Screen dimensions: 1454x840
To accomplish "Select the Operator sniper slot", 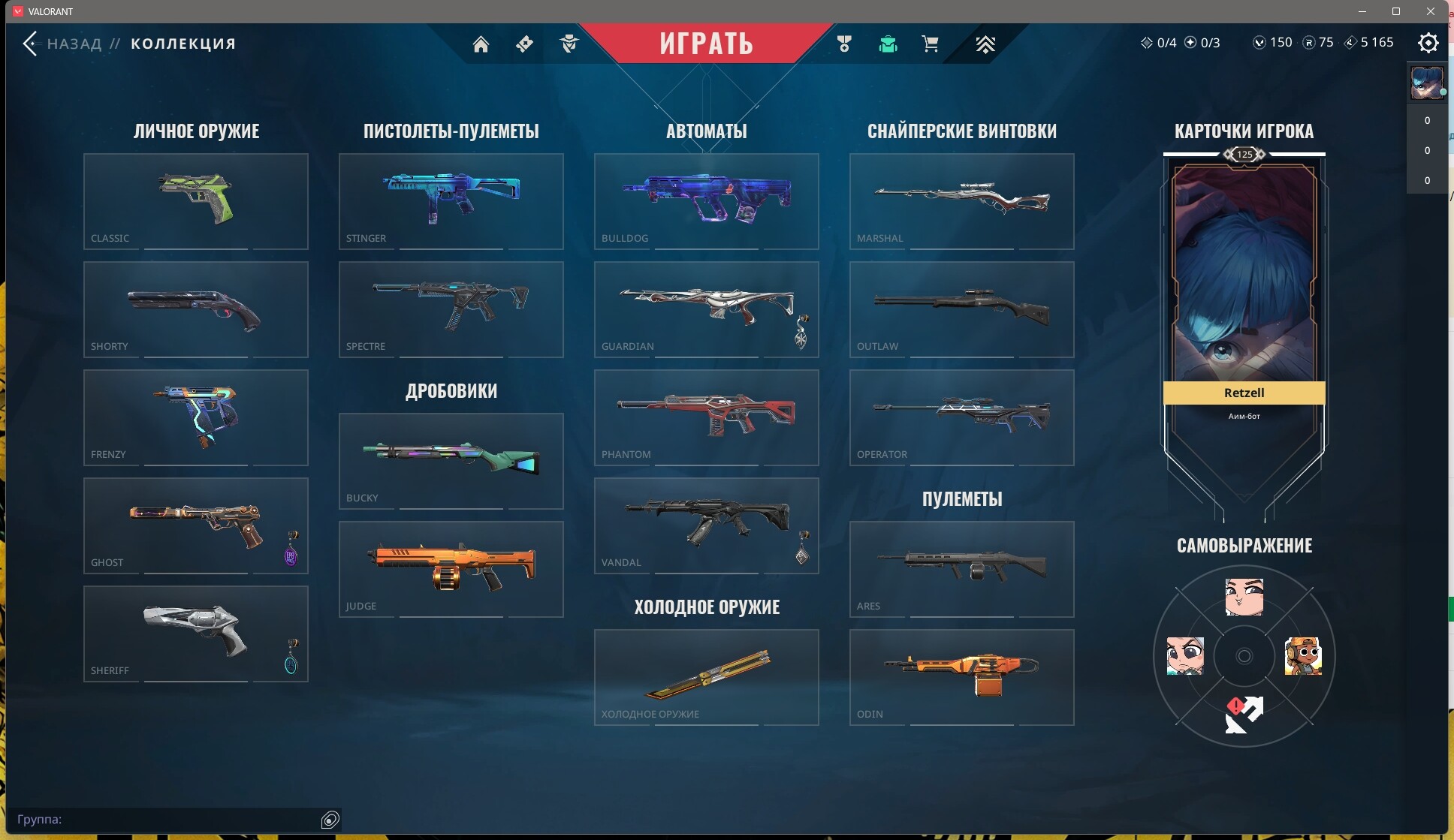I will pos(961,417).
